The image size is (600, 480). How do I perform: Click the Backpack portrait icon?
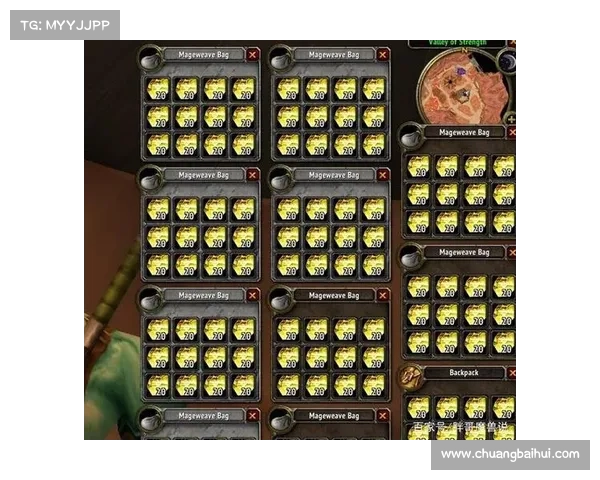[x=410, y=377]
